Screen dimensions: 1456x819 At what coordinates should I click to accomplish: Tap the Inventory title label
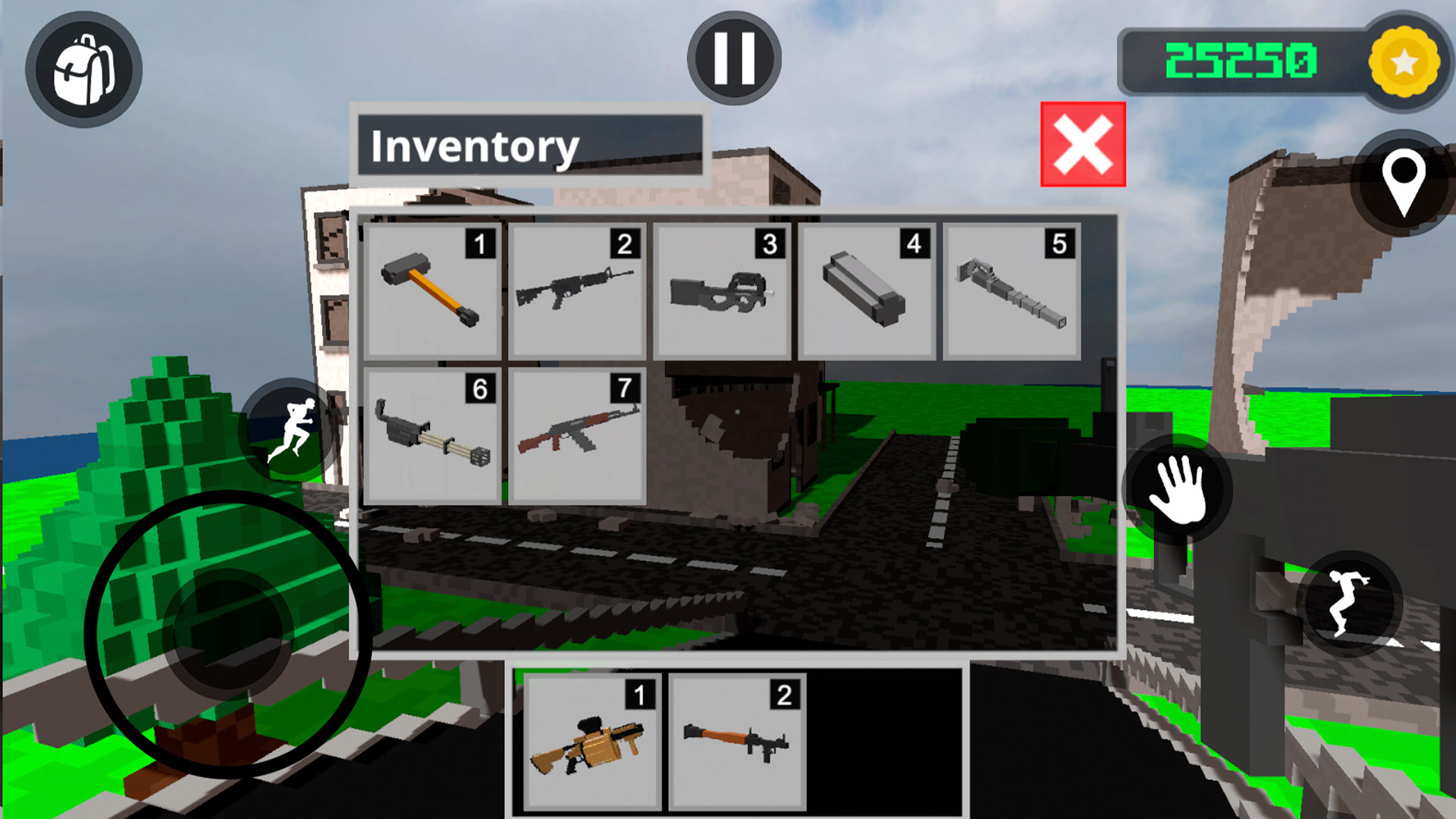pos(476,146)
